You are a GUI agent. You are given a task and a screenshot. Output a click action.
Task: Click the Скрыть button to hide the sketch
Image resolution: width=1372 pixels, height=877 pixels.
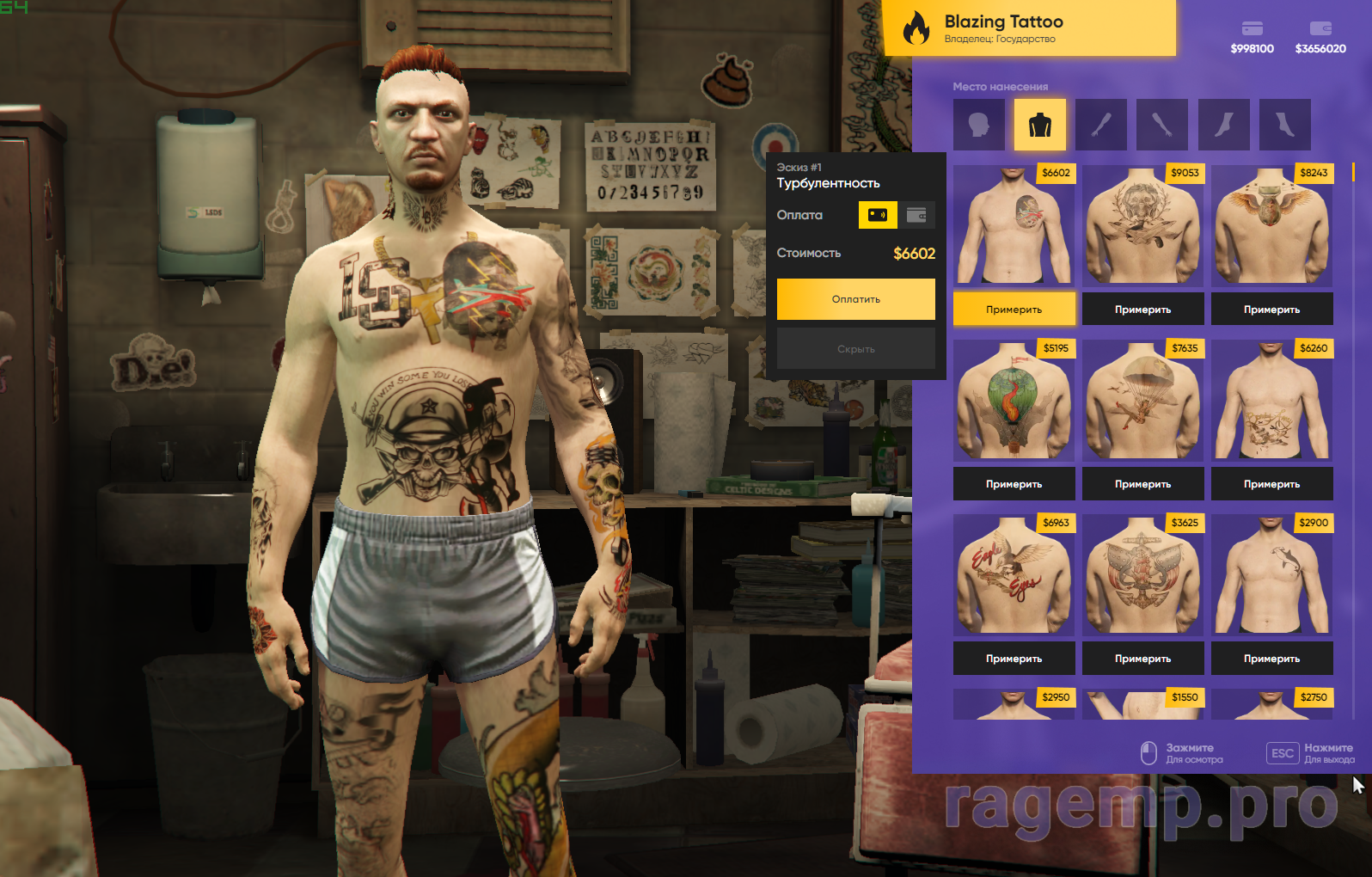click(x=855, y=349)
